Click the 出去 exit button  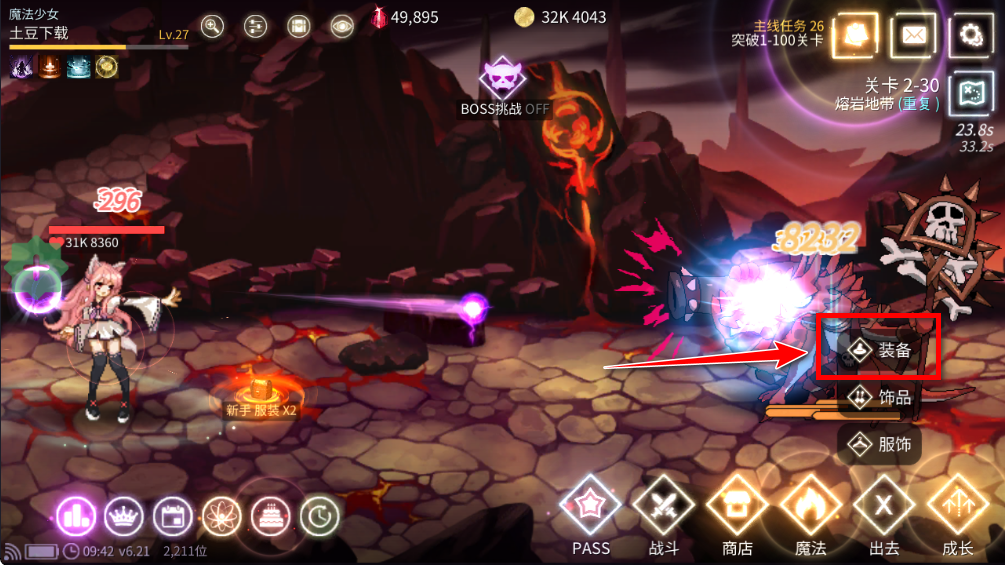coord(884,507)
